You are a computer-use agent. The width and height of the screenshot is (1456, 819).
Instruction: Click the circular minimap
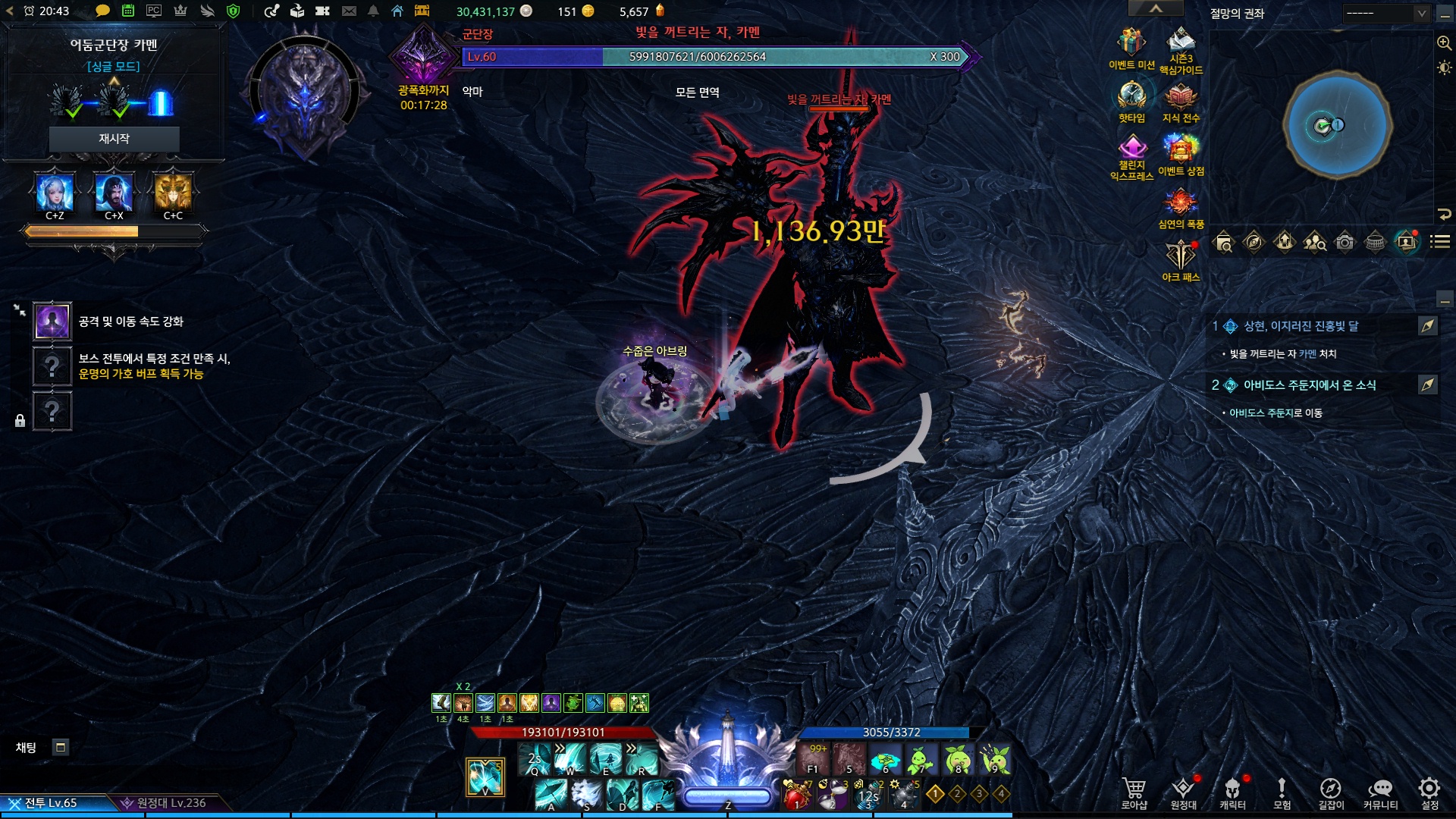(x=1337, y=125)
